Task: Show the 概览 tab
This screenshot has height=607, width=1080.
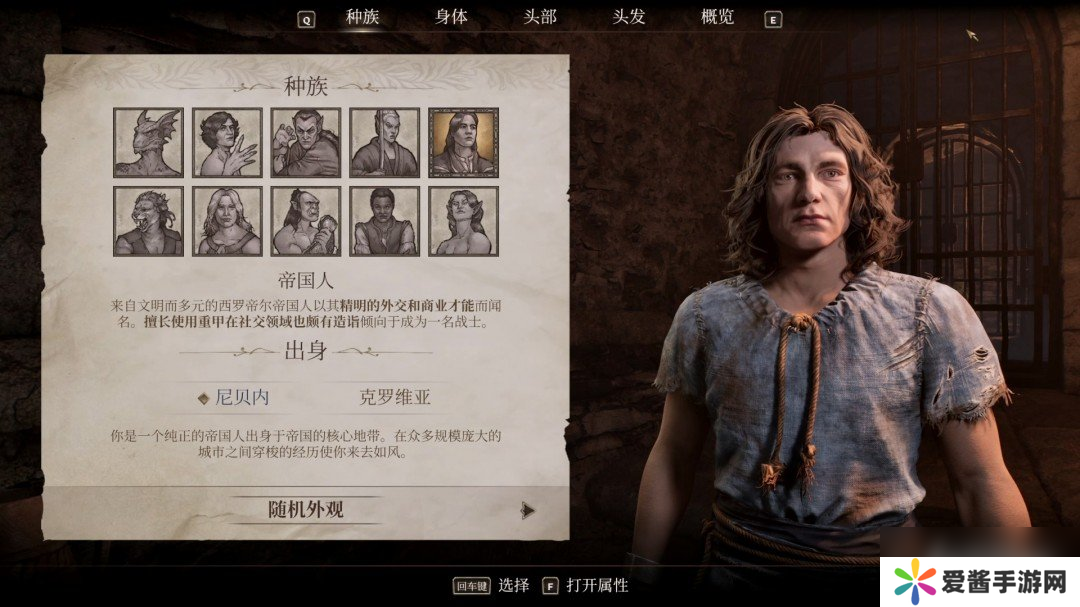Action: [x=717, y=17]
